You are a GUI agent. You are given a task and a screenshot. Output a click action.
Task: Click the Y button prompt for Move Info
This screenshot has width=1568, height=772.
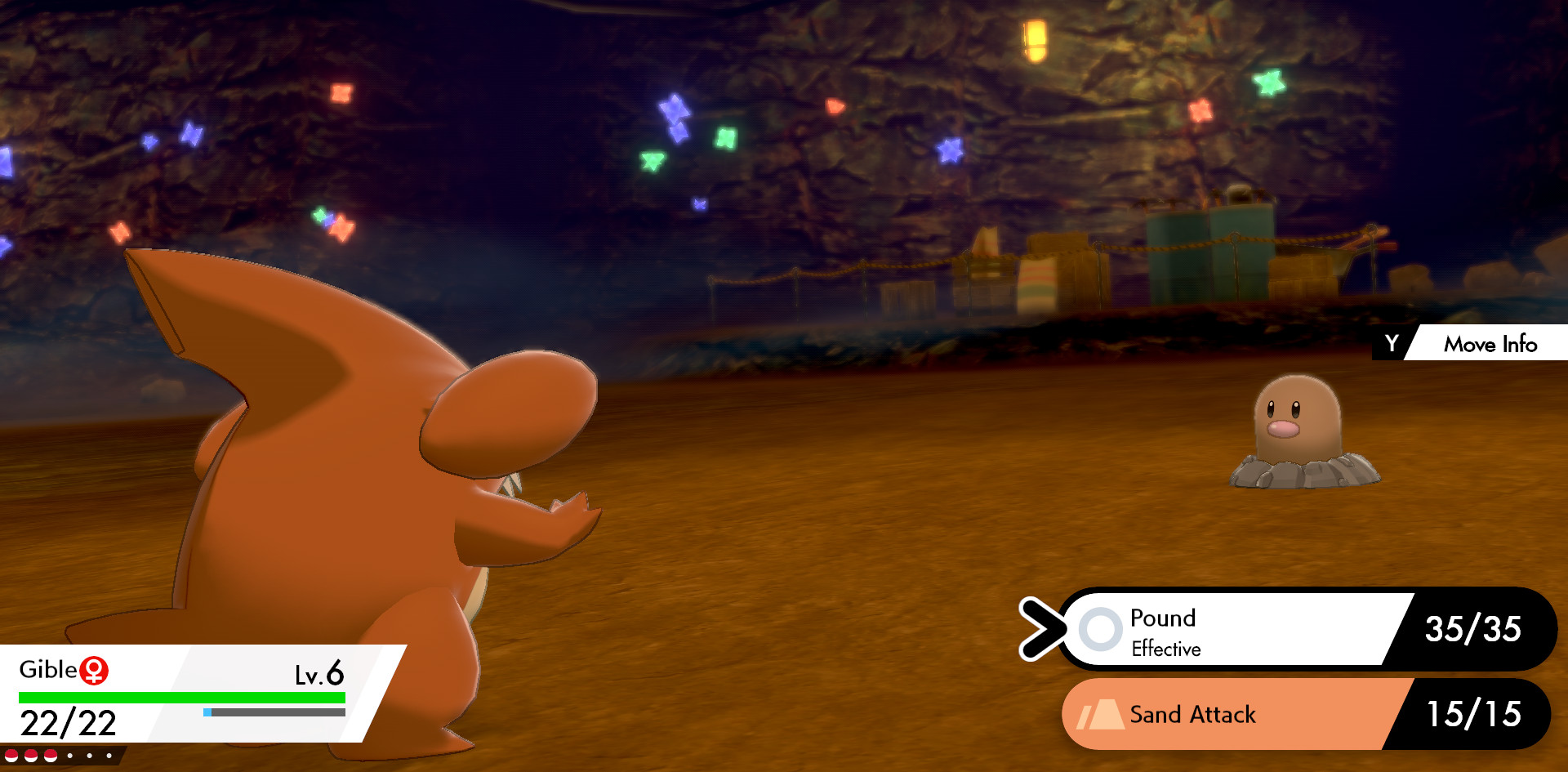pos(1393,344)
